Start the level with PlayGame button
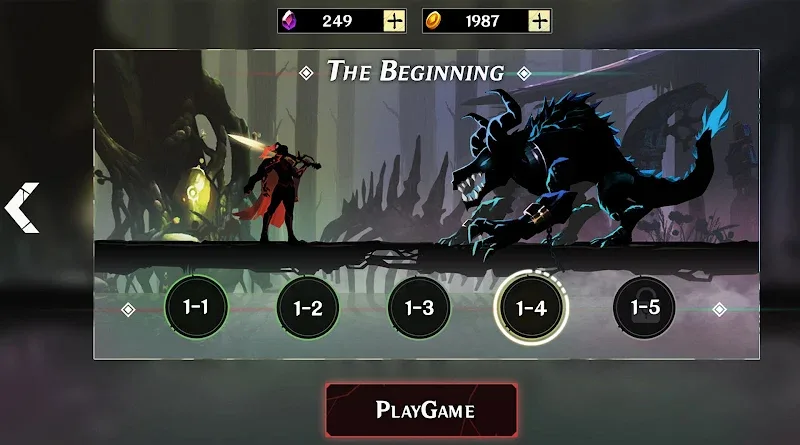This screenshot has height=445, width=800. click(x=422, y=409)
